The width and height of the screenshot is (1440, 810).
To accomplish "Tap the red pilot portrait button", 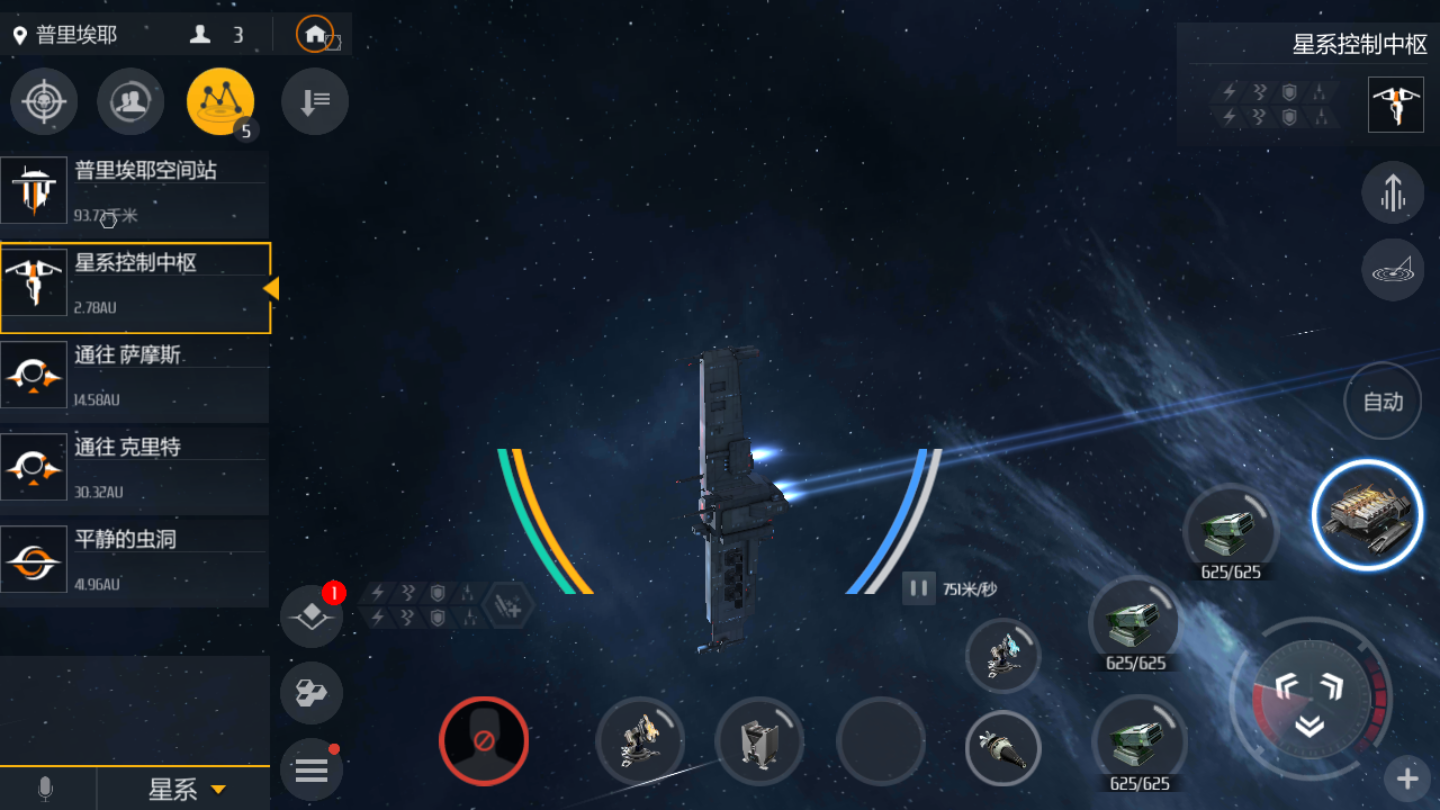I will coord(484,741).
